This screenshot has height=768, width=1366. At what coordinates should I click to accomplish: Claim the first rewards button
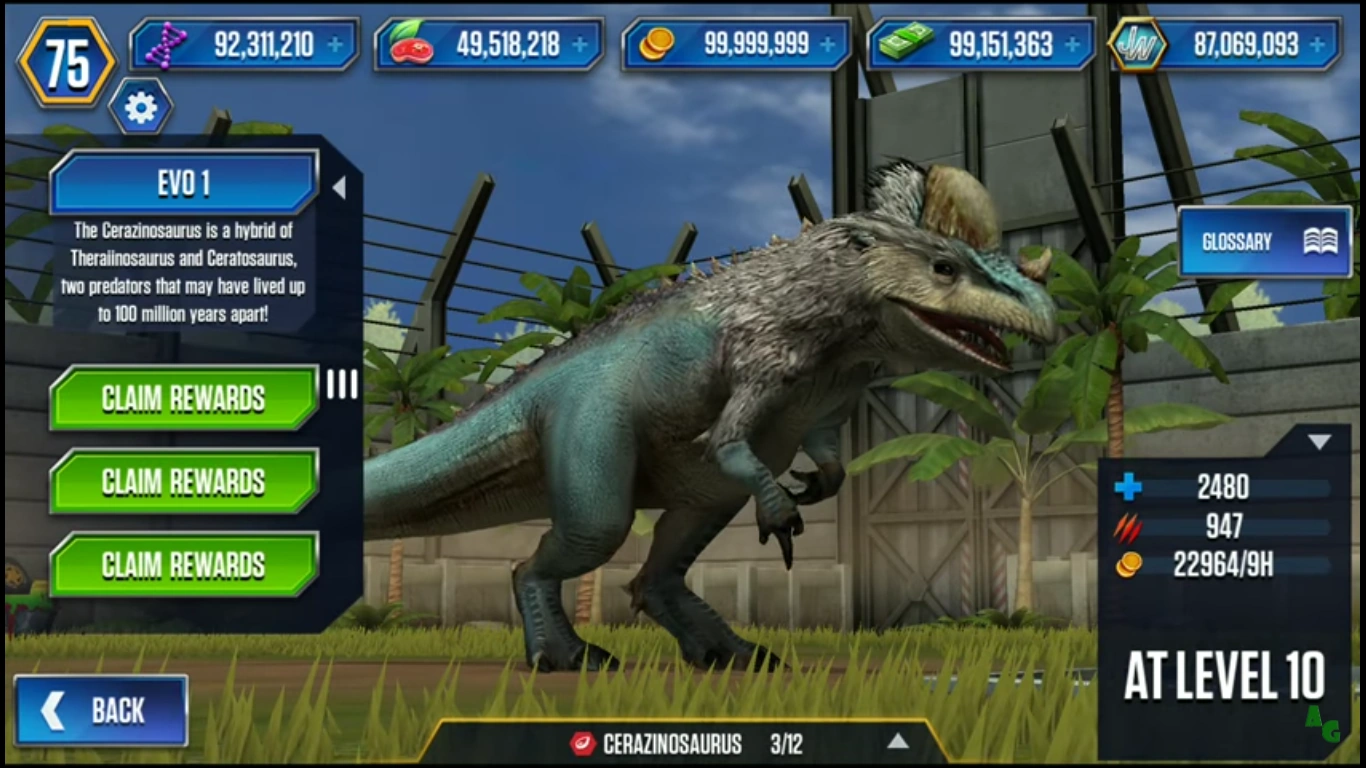[x=184, y=399]
